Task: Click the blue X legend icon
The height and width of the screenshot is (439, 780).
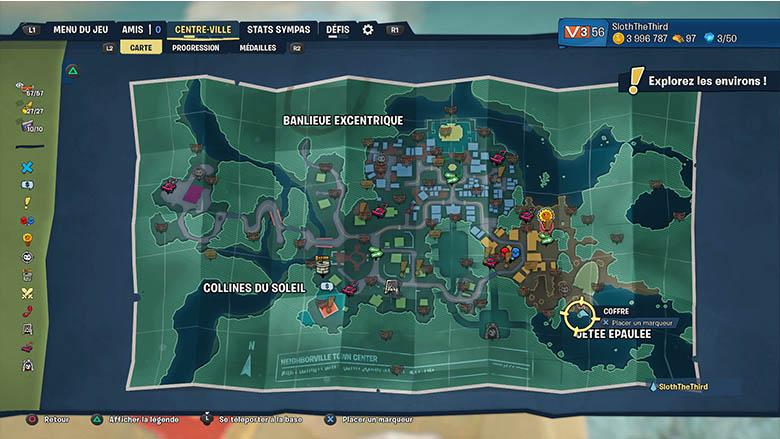Action: [27, 167]
